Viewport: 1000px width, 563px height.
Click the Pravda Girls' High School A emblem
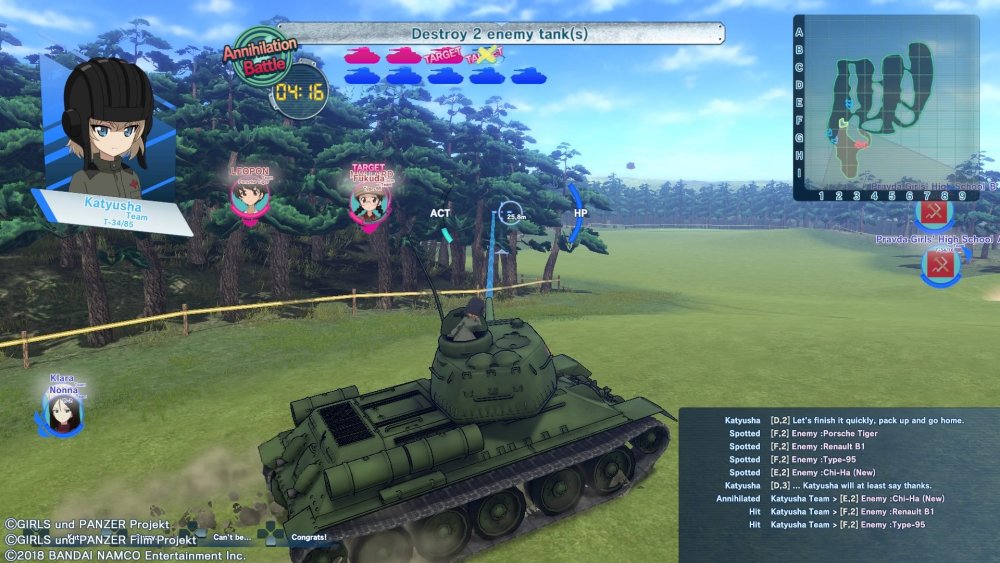(939, 264)
